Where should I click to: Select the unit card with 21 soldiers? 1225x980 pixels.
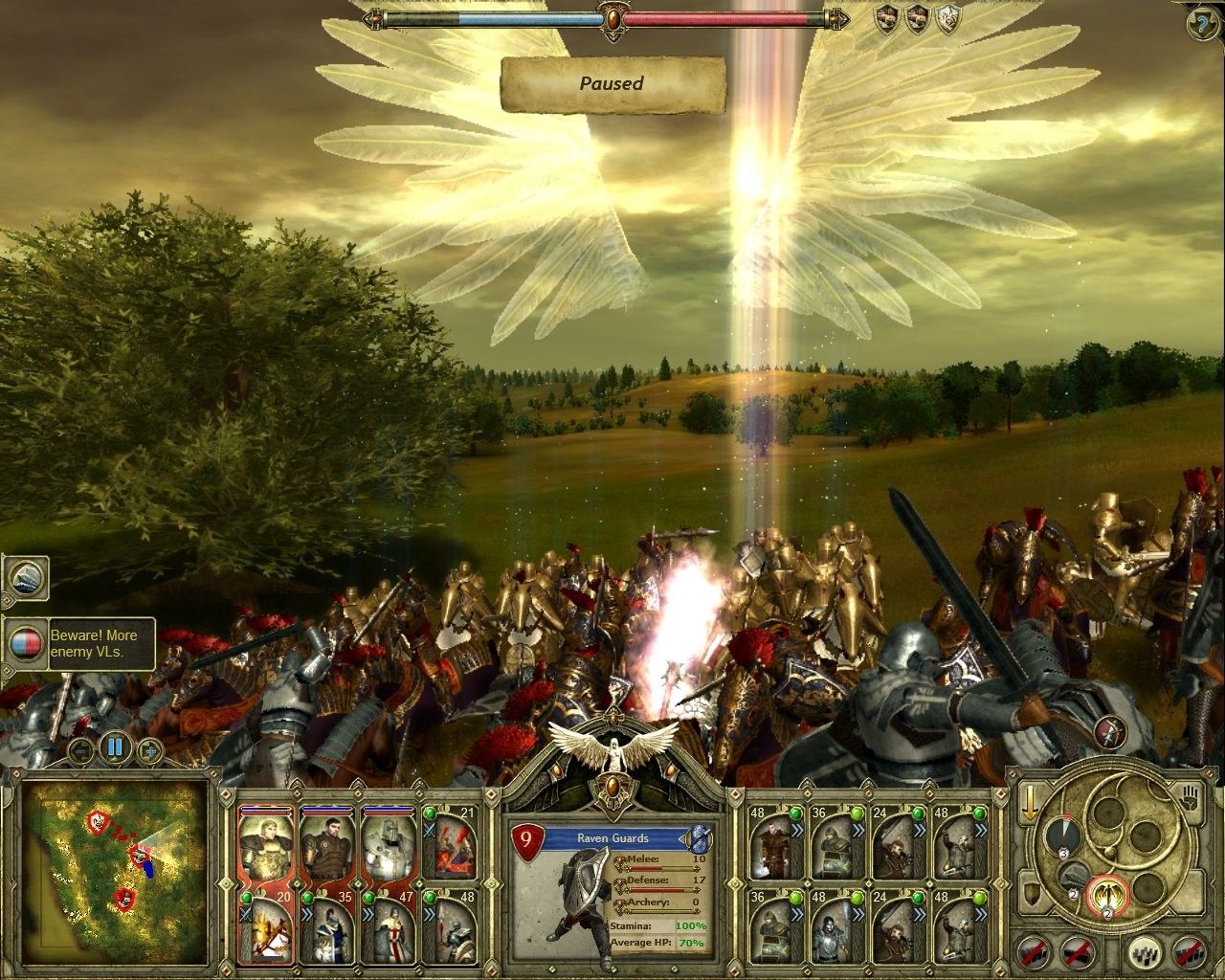pos(450,844)
